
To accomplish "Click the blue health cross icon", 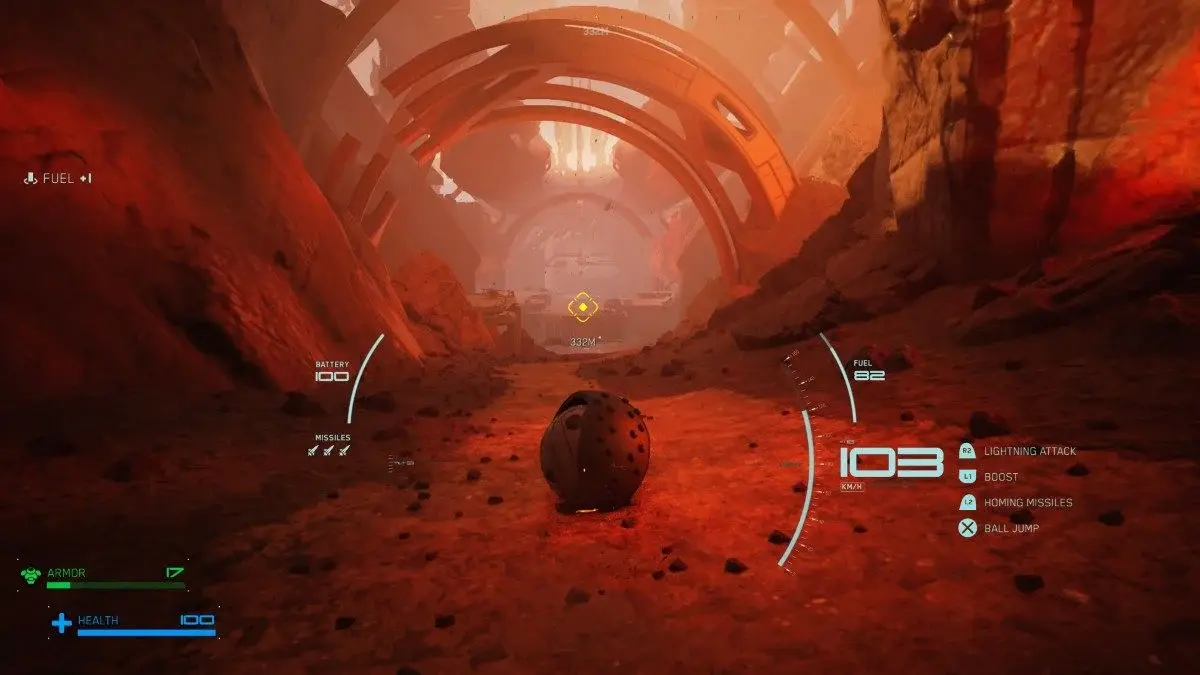I will tap(62, 624).
